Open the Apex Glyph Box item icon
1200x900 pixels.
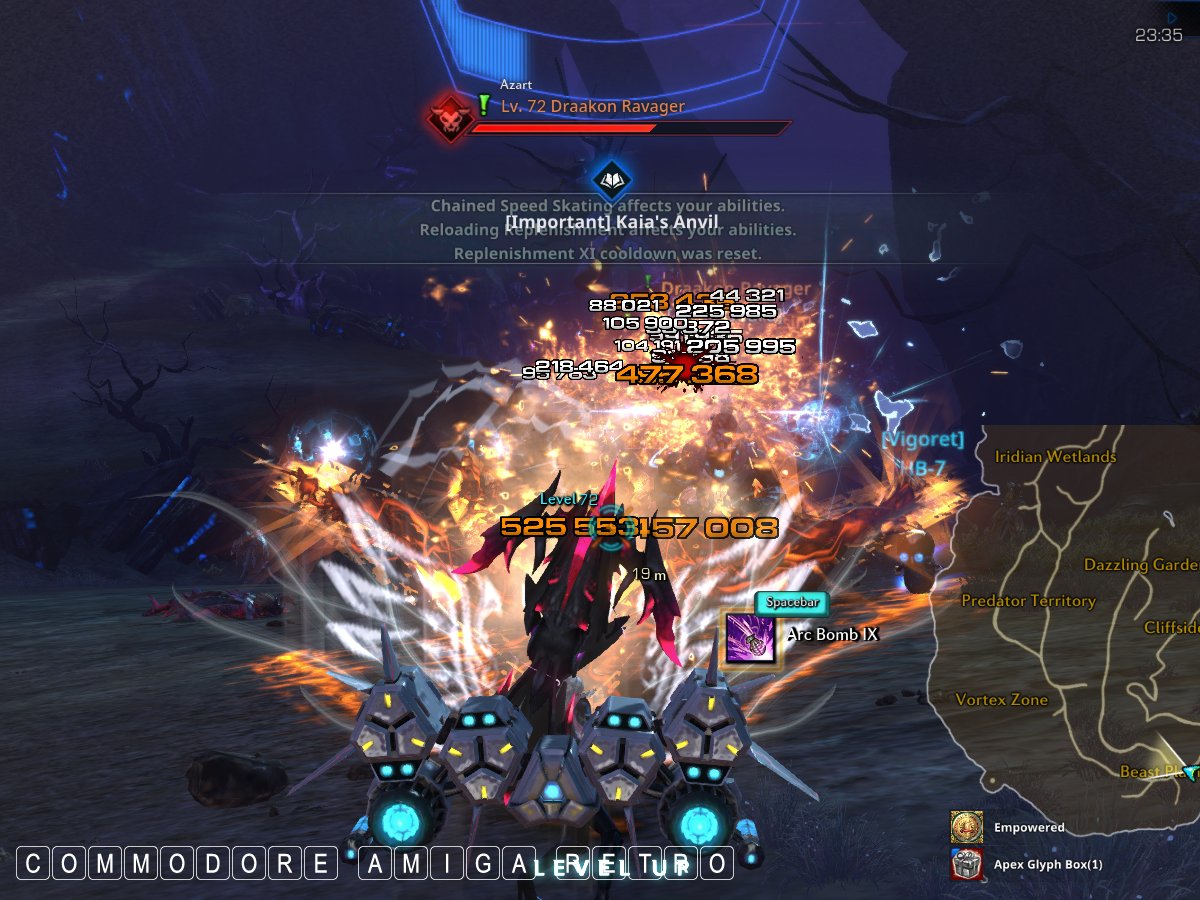coord(967,864)
